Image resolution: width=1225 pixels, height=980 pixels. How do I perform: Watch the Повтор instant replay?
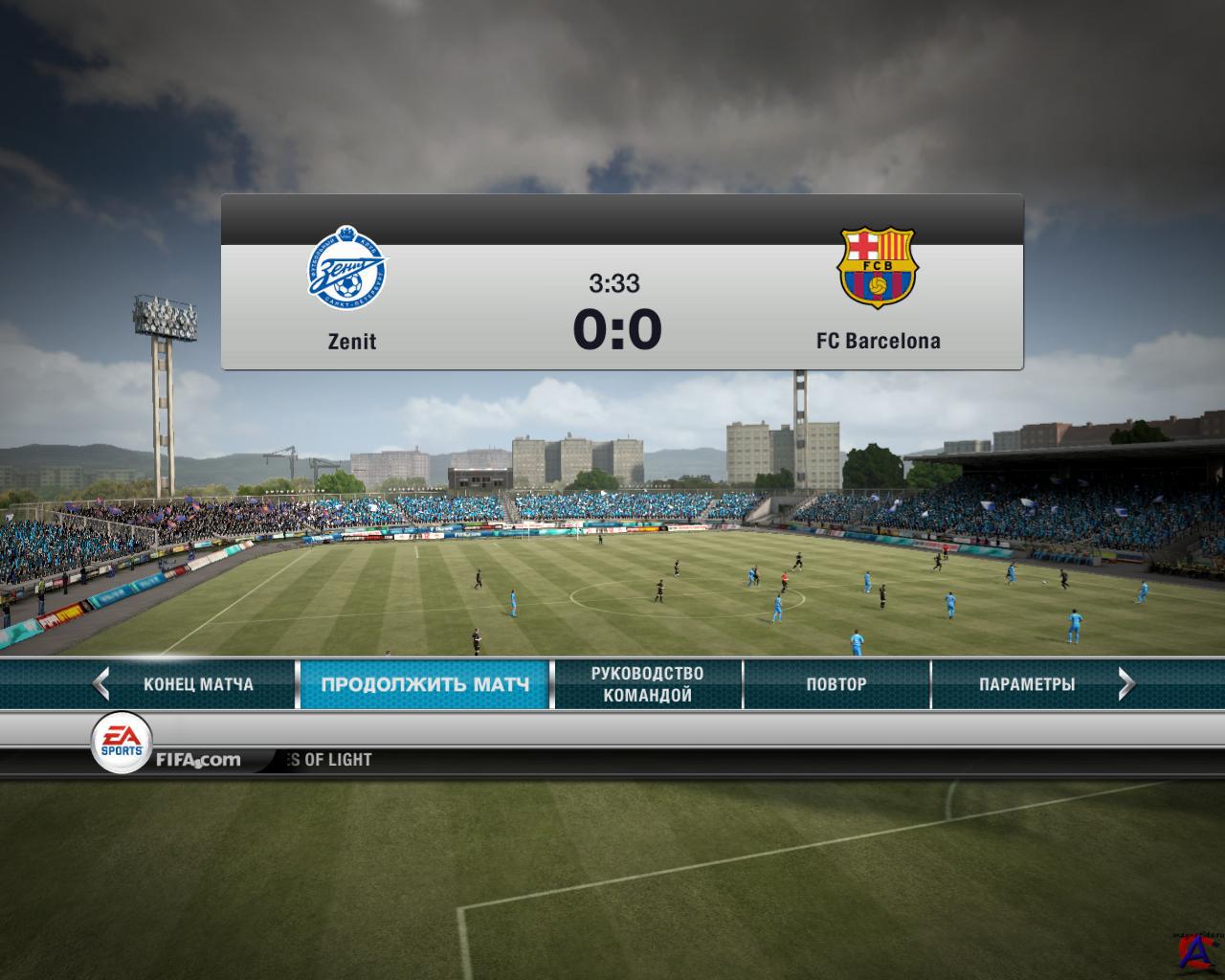click(x=835, y=684)
